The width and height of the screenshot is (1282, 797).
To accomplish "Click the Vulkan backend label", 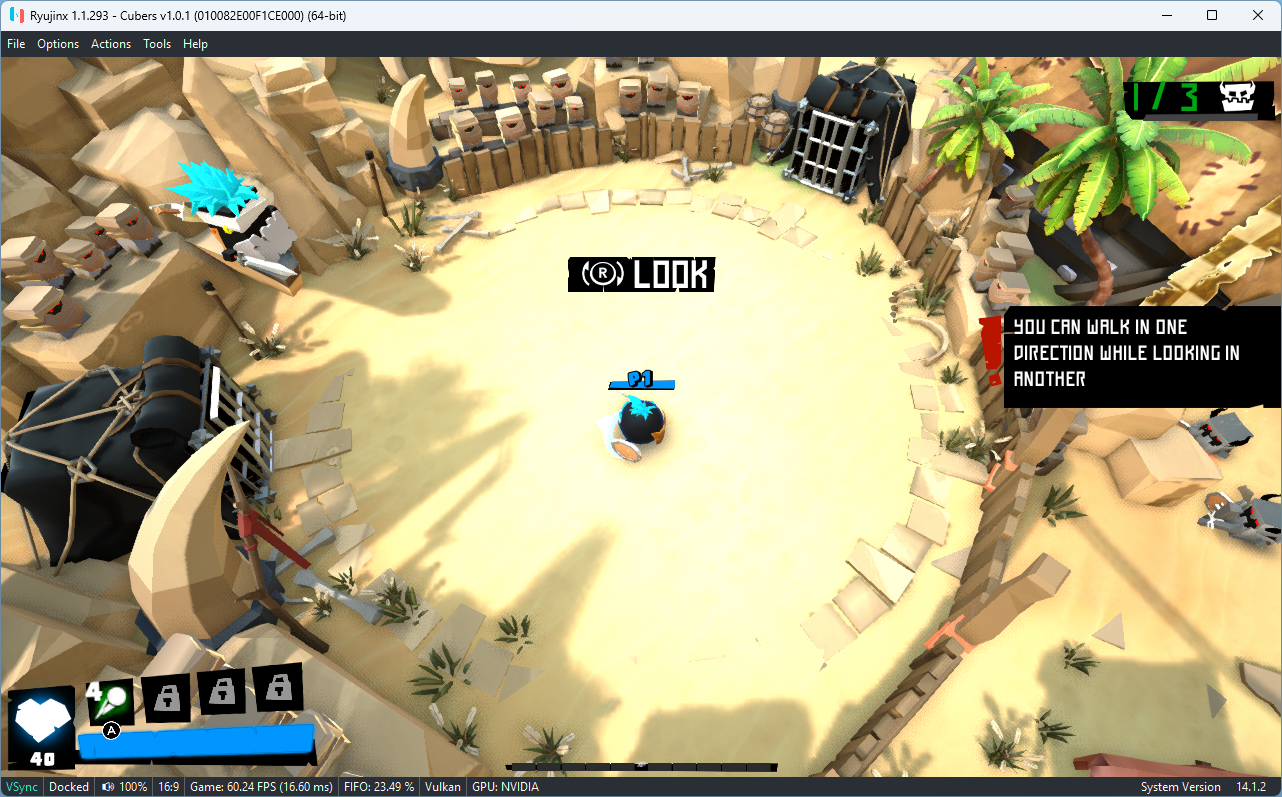I will pos(442,786).
